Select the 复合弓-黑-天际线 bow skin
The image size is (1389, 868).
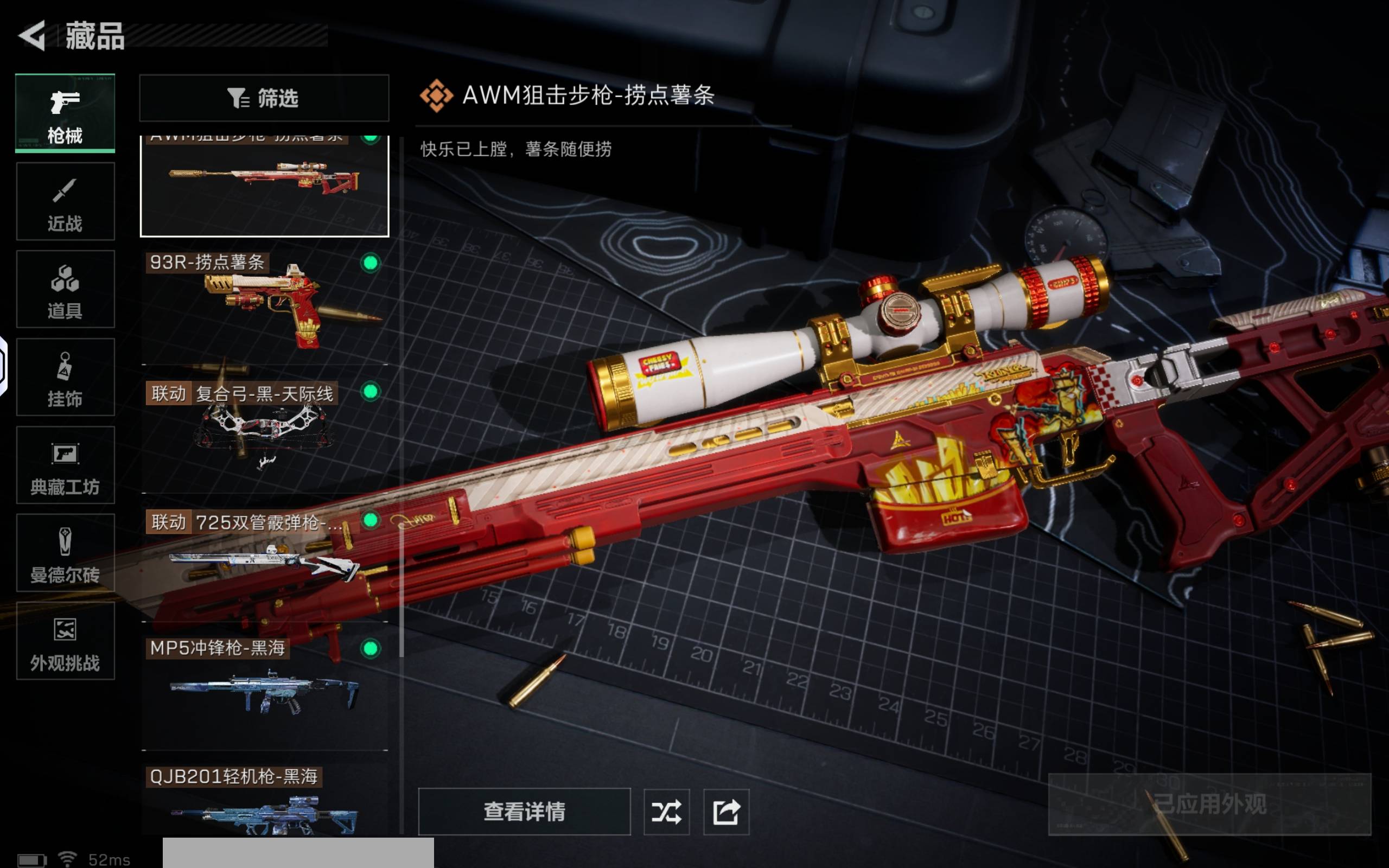coord(264,436)
